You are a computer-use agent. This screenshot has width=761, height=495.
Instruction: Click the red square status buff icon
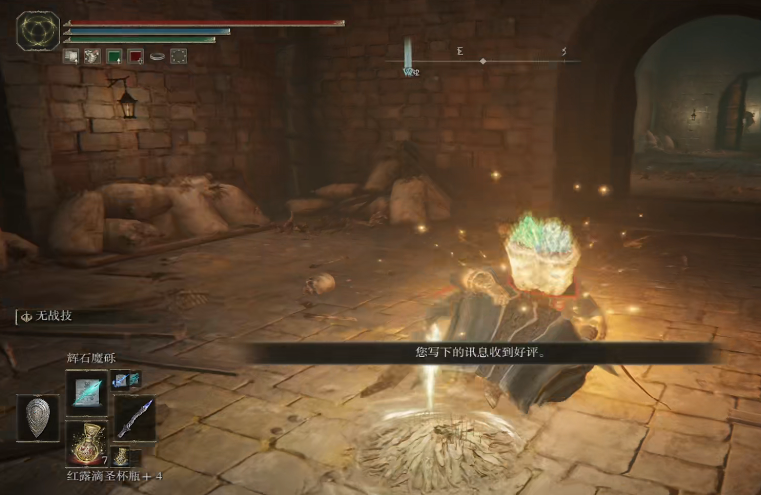click(x=135, y=56)
